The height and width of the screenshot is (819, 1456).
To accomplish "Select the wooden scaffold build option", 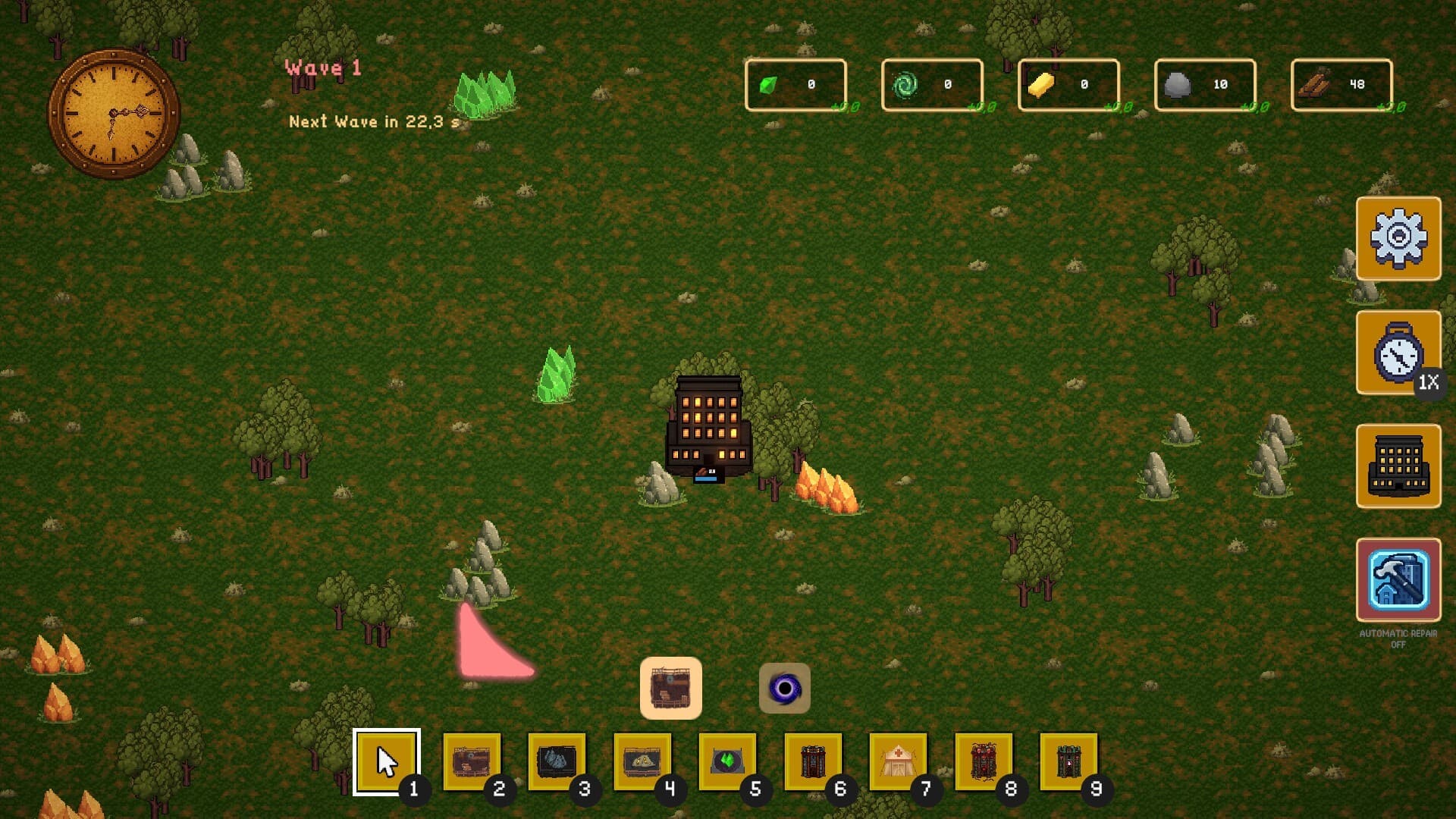I will click(x=670, y=687).
